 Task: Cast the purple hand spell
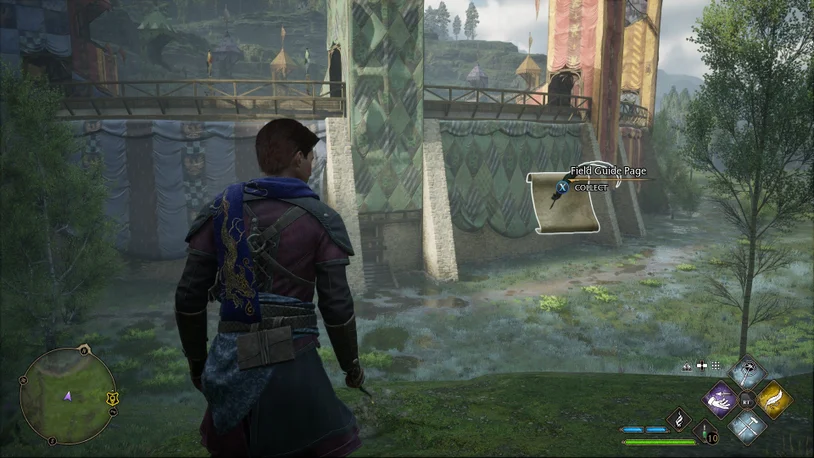[x=722, y=400]
